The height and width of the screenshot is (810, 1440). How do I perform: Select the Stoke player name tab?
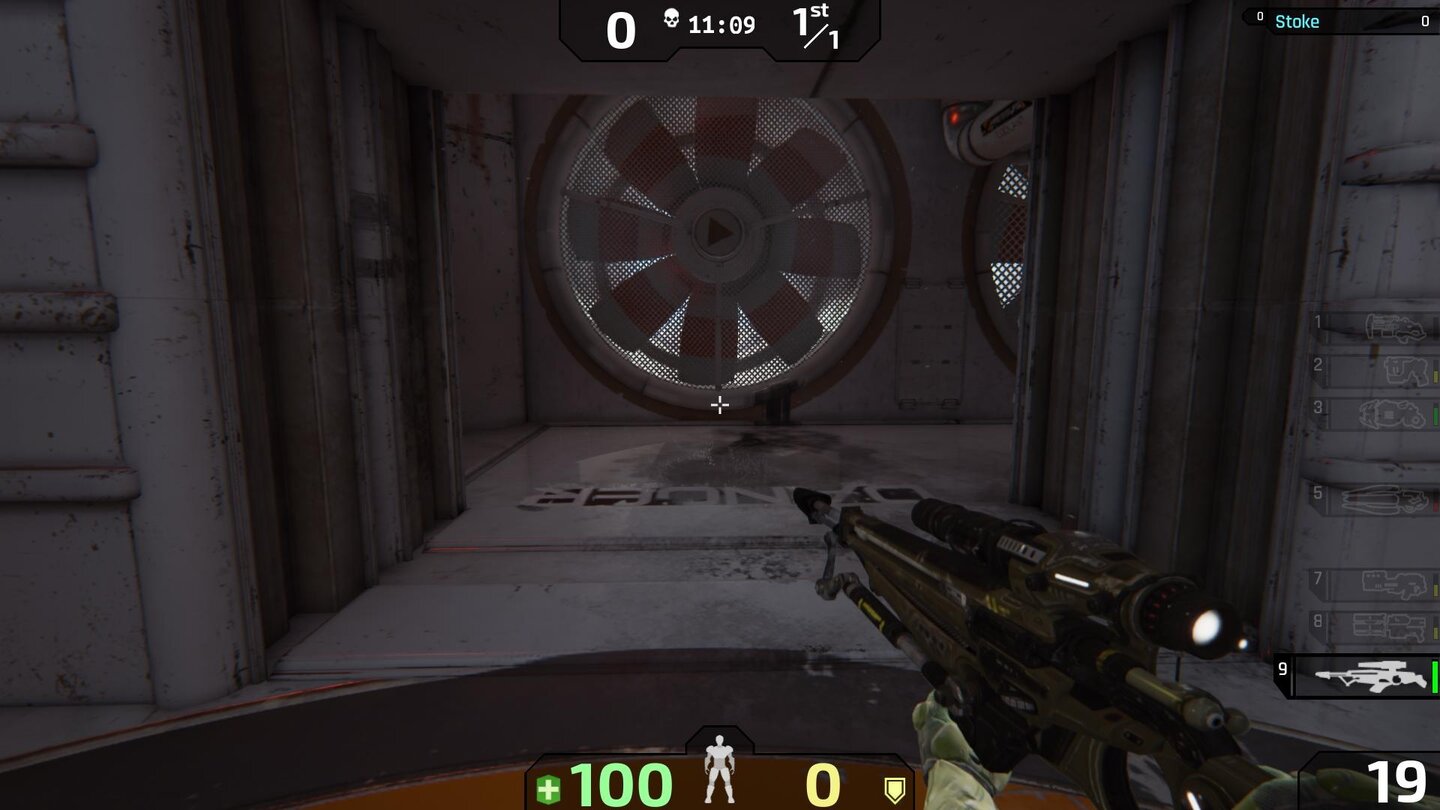tap(1298, 21)
